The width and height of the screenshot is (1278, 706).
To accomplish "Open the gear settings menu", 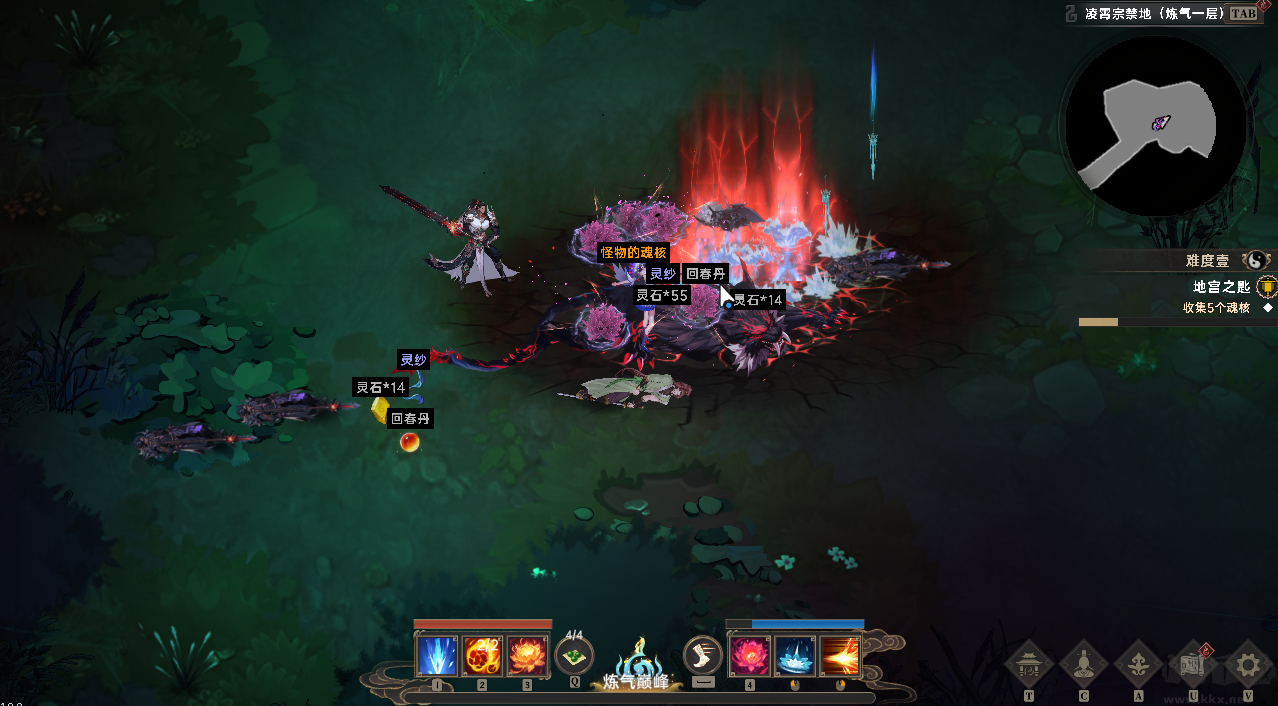I will pos(1247,664).
